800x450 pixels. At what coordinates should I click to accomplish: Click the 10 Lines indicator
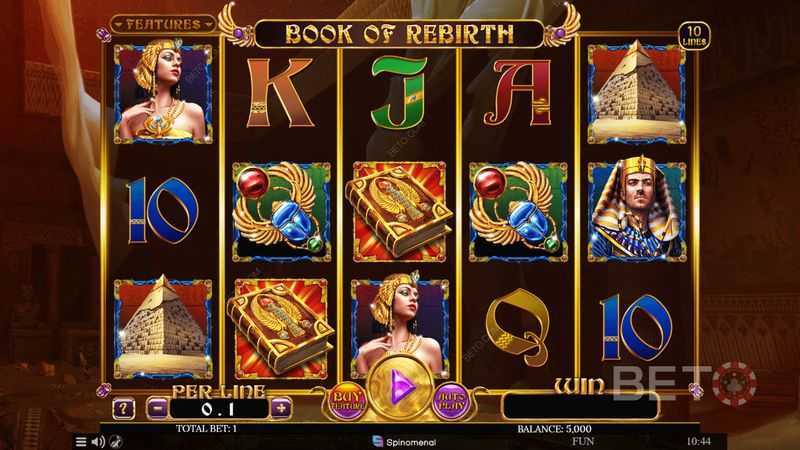click(x=690, y=34)
